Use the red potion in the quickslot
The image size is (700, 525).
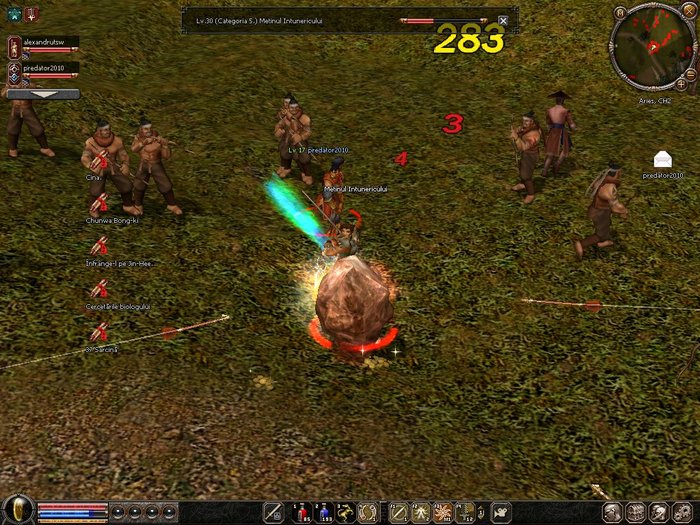301,512
